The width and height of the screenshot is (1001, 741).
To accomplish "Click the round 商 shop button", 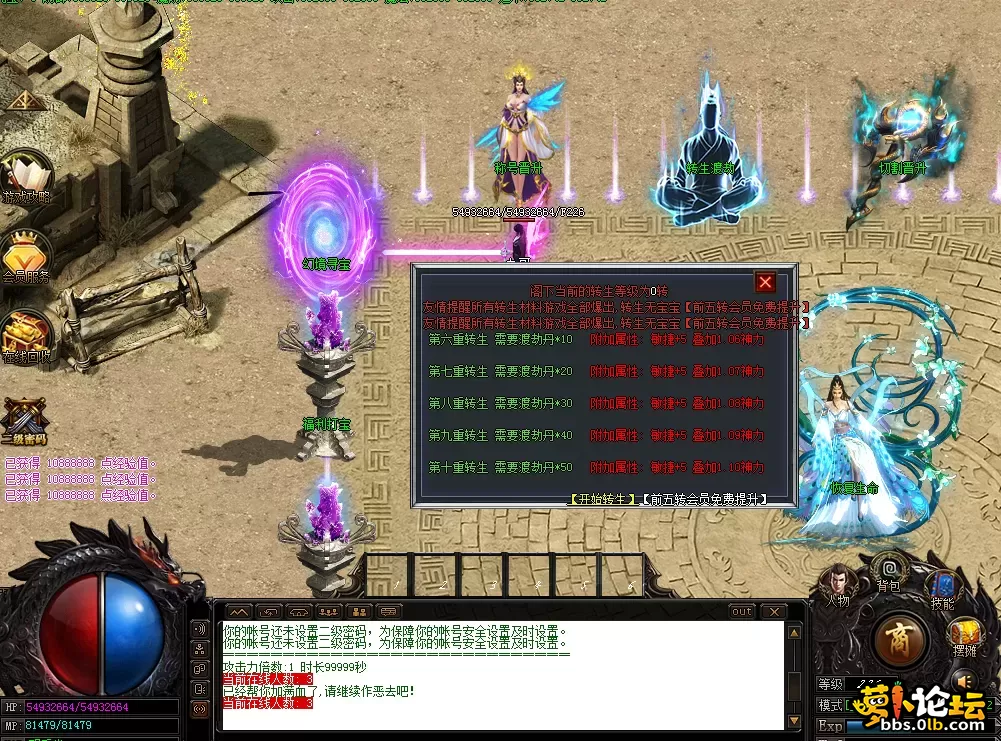I will [901, 640].
